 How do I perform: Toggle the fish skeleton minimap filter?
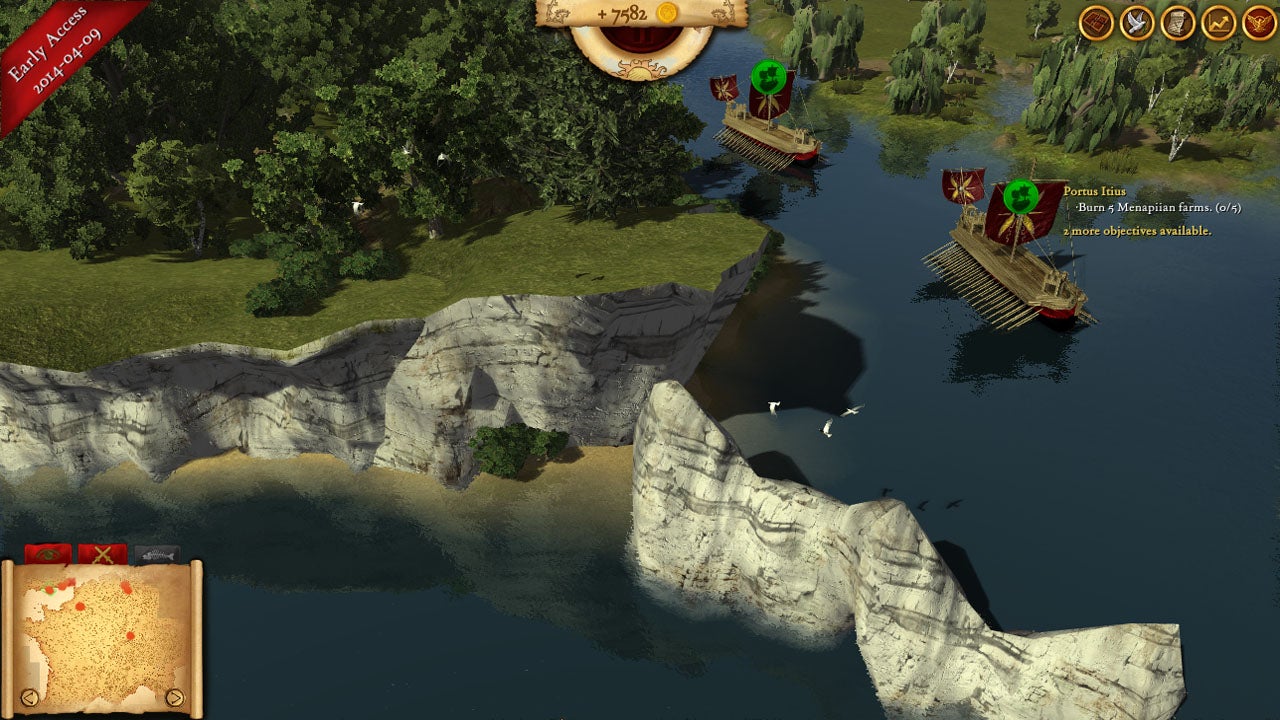[x=156, y=553]
